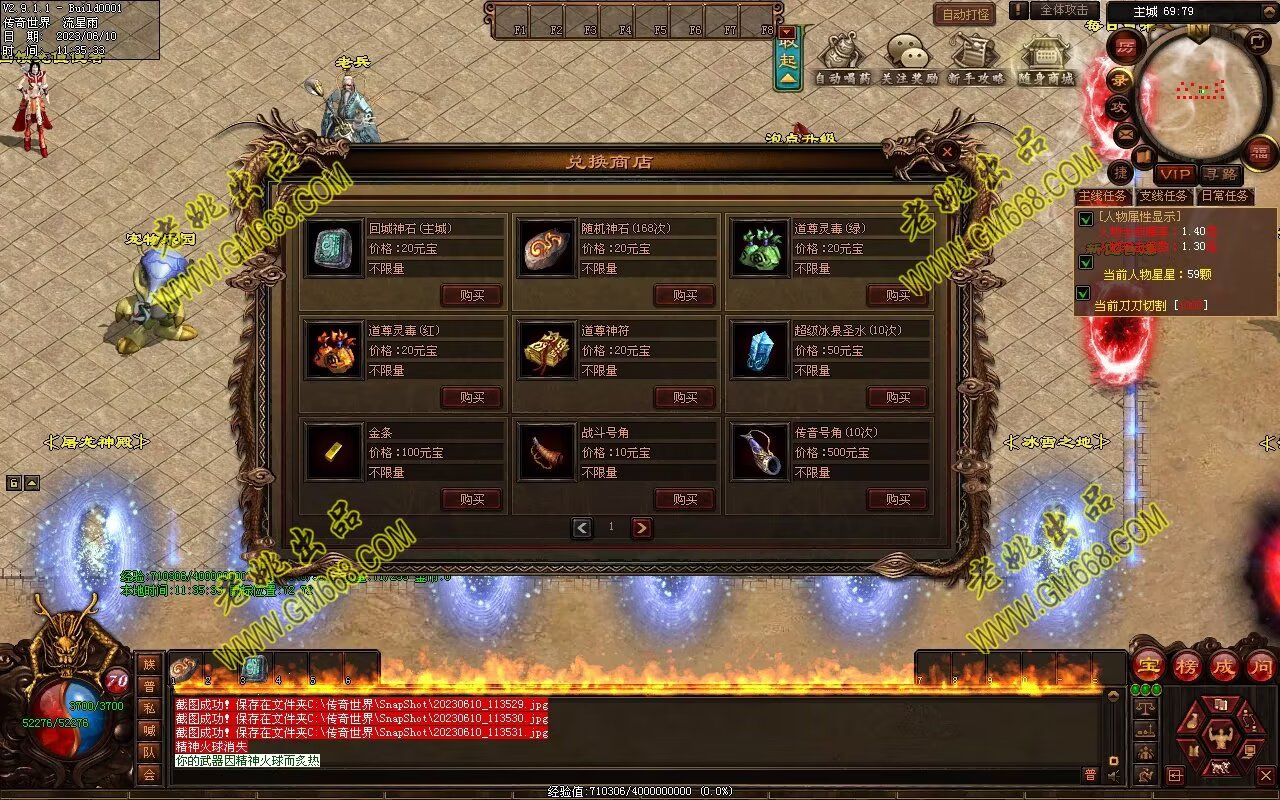
Task: Go to the next shop page
Action: pos(641,527)
